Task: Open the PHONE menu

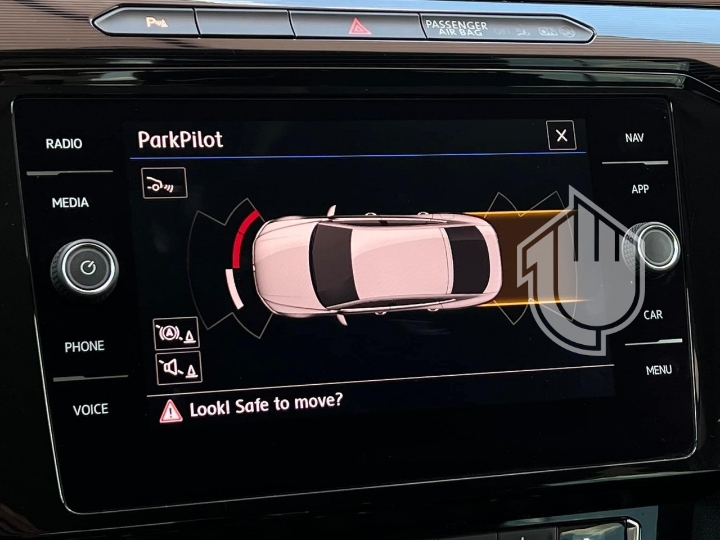Action: (84, 347)
